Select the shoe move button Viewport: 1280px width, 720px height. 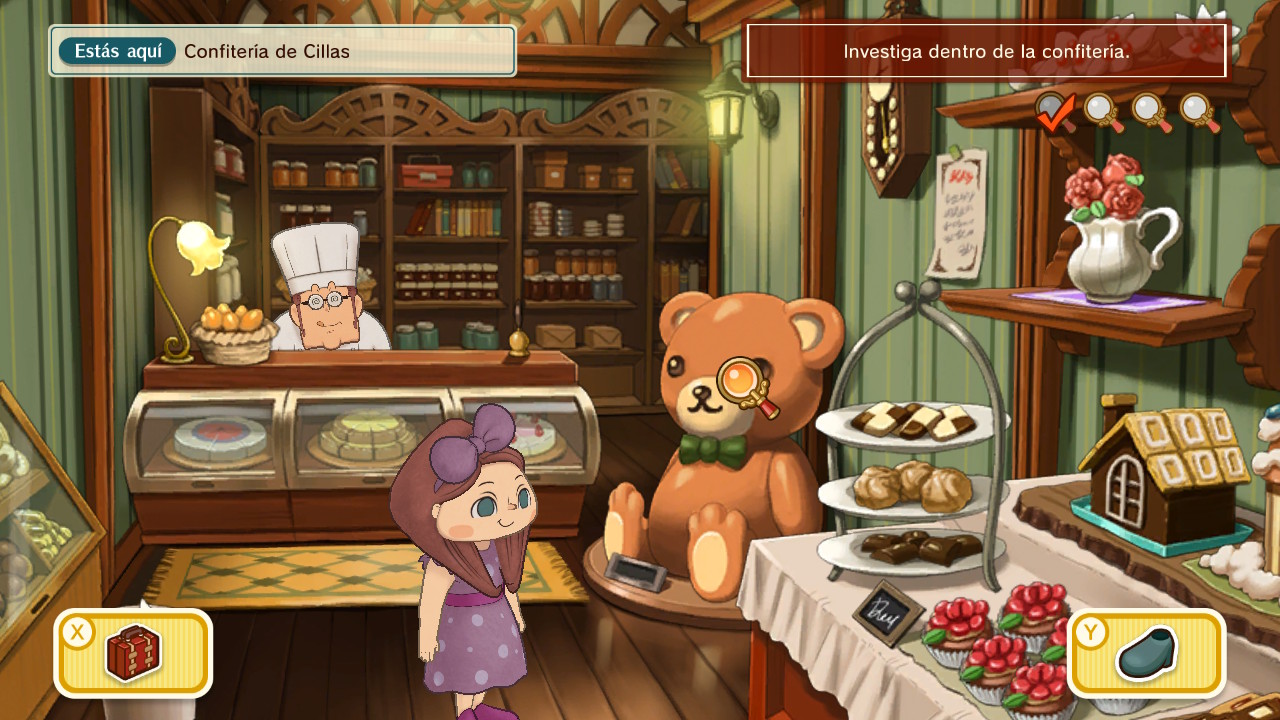click(x=1146, y=652)
